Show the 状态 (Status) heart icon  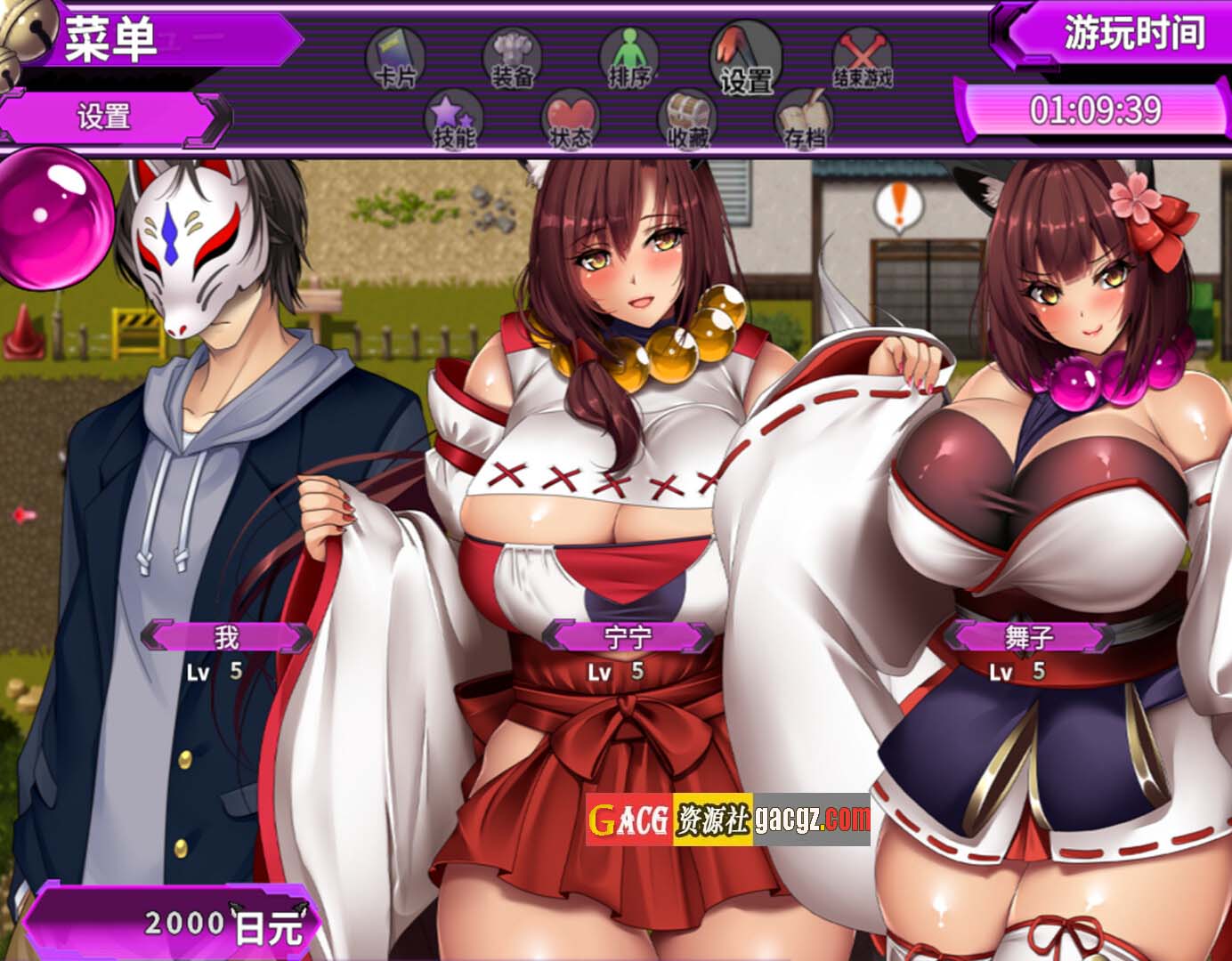click(x=571, y=120)
